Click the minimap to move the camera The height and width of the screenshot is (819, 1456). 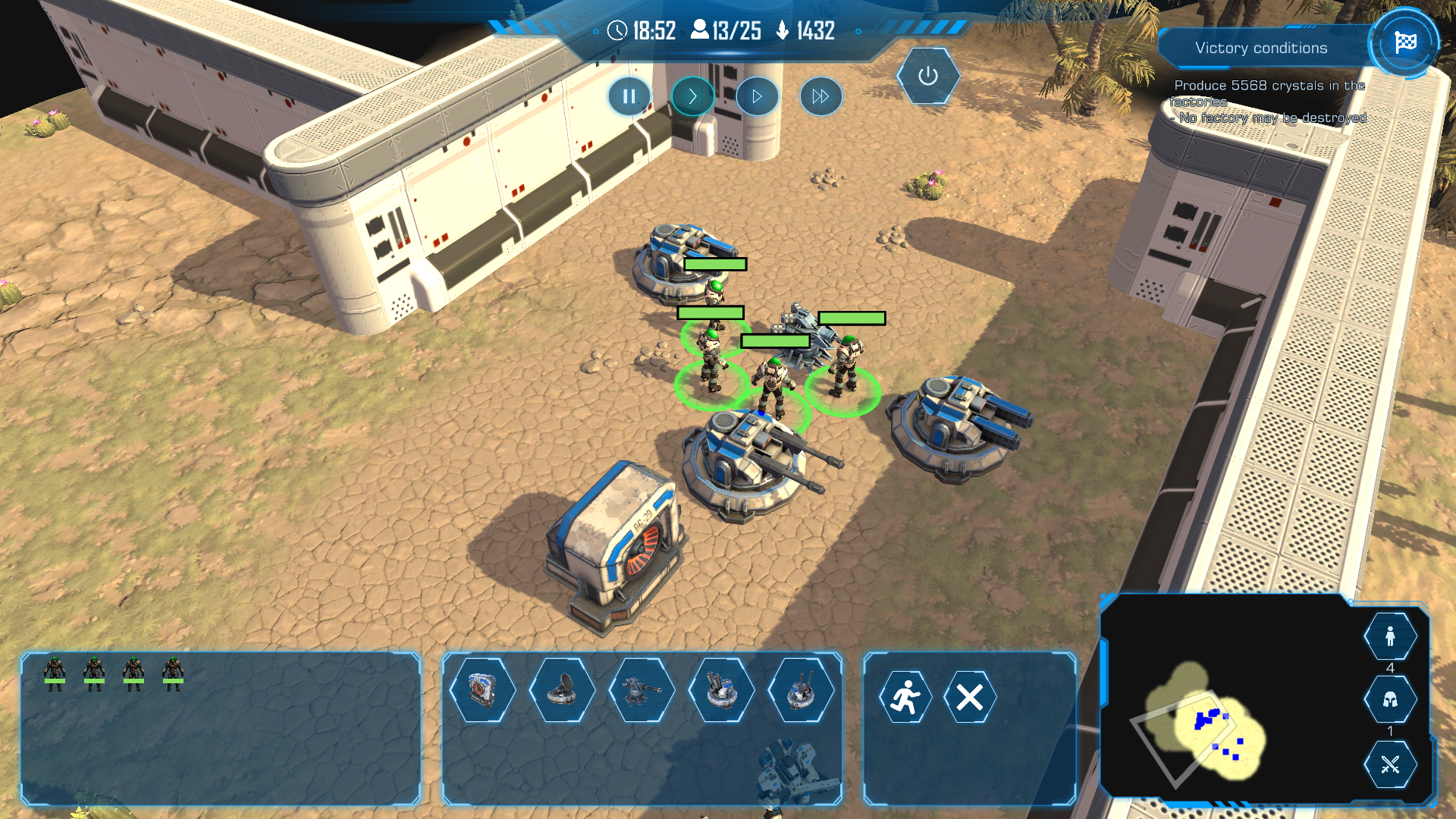point(1213,728)
